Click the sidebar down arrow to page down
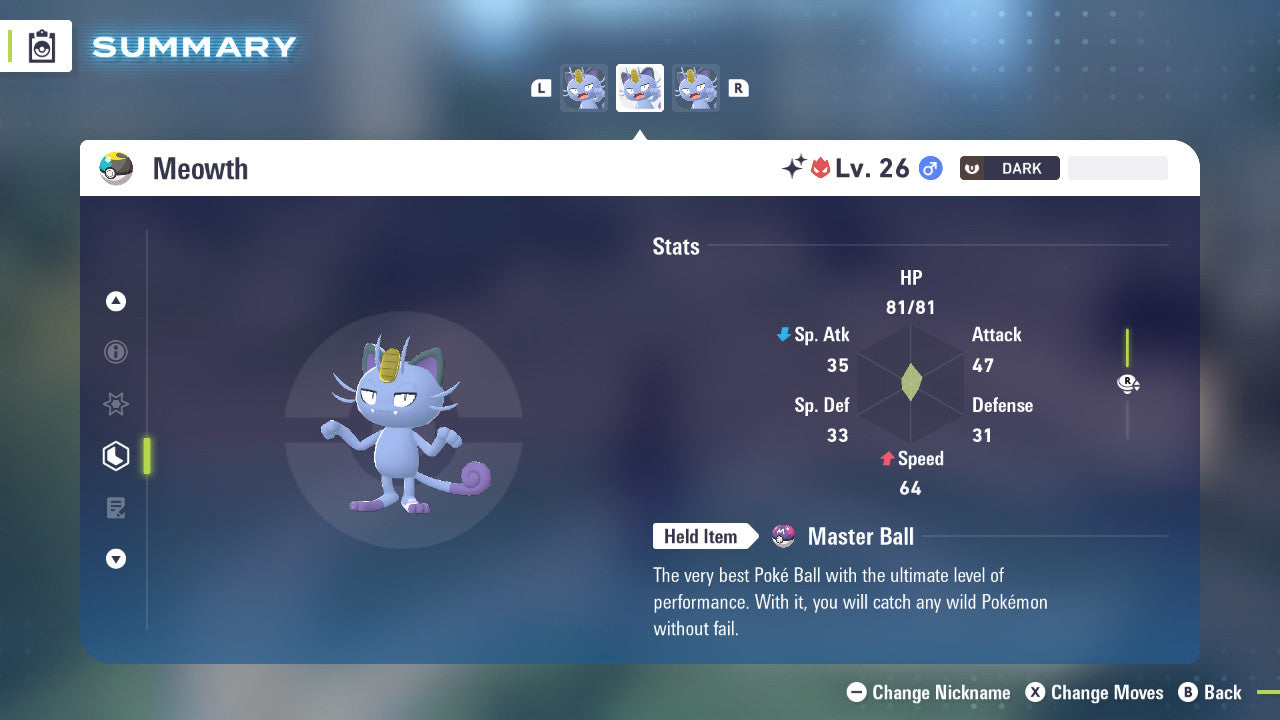The height and width of the screenshot is (720, 1280). click(x=116, y=559)
